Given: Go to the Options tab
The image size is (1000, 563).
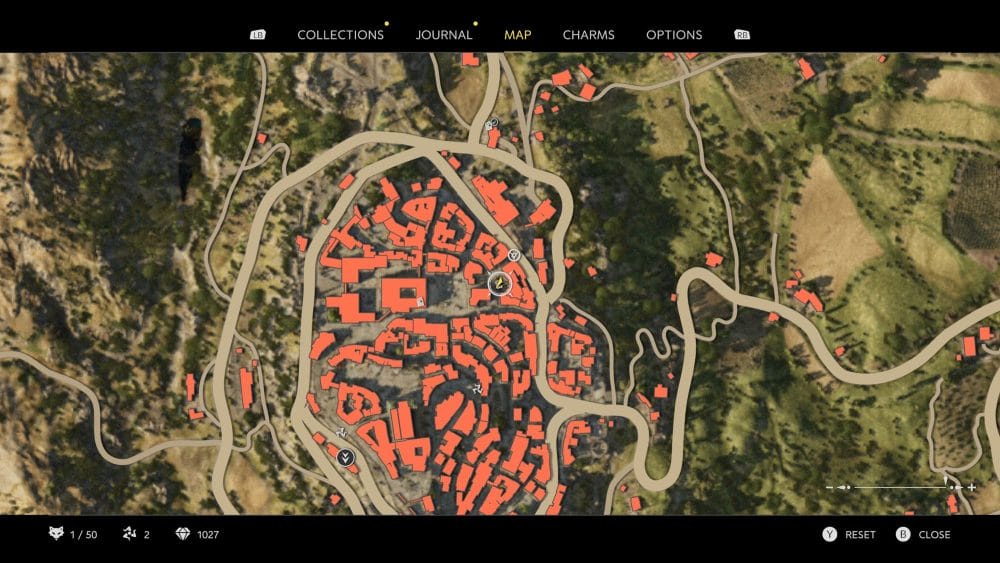Looking at the screenshot, I should pyautogui.click(x=674, y=34).
